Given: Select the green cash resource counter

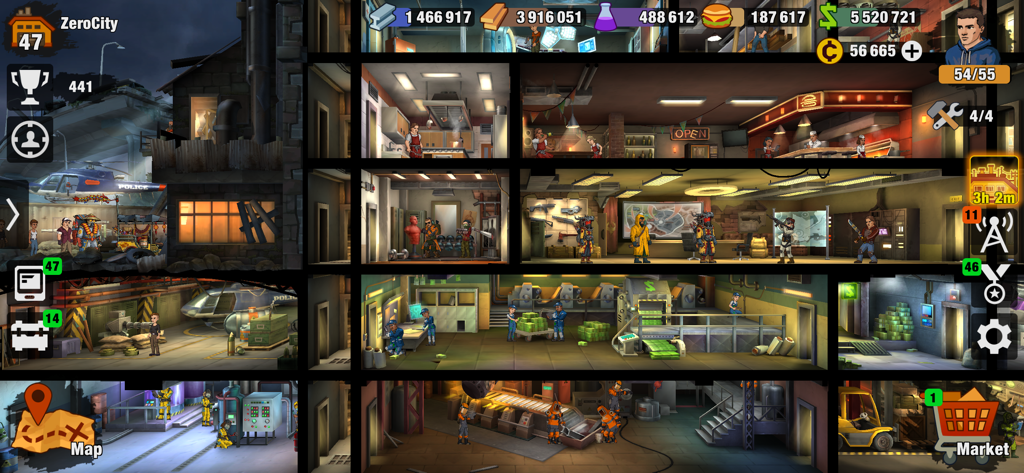Looking at the screenshot, I should click(x=870, y=17).
